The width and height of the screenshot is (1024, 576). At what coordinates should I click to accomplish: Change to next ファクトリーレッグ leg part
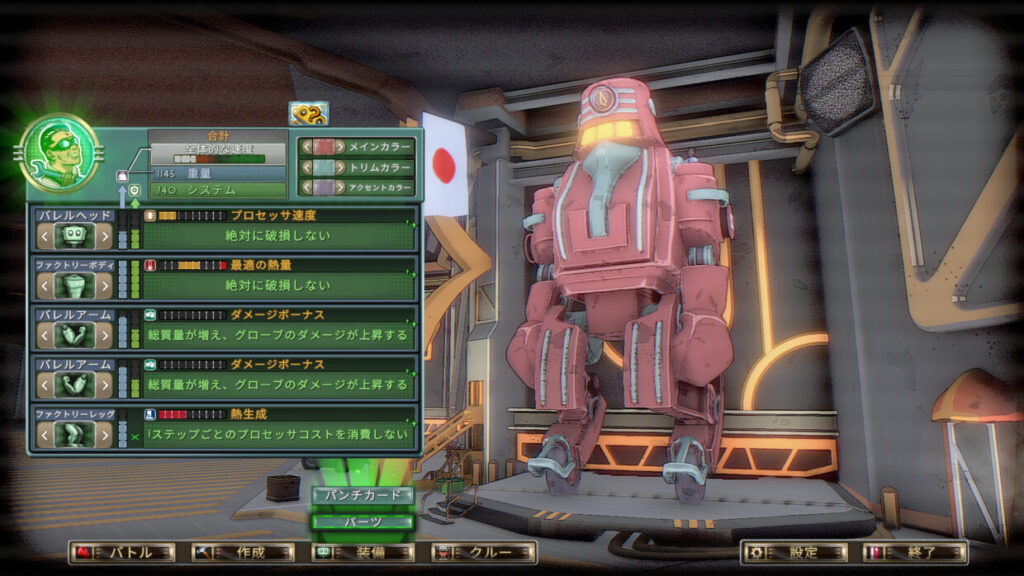coord(103,434)
